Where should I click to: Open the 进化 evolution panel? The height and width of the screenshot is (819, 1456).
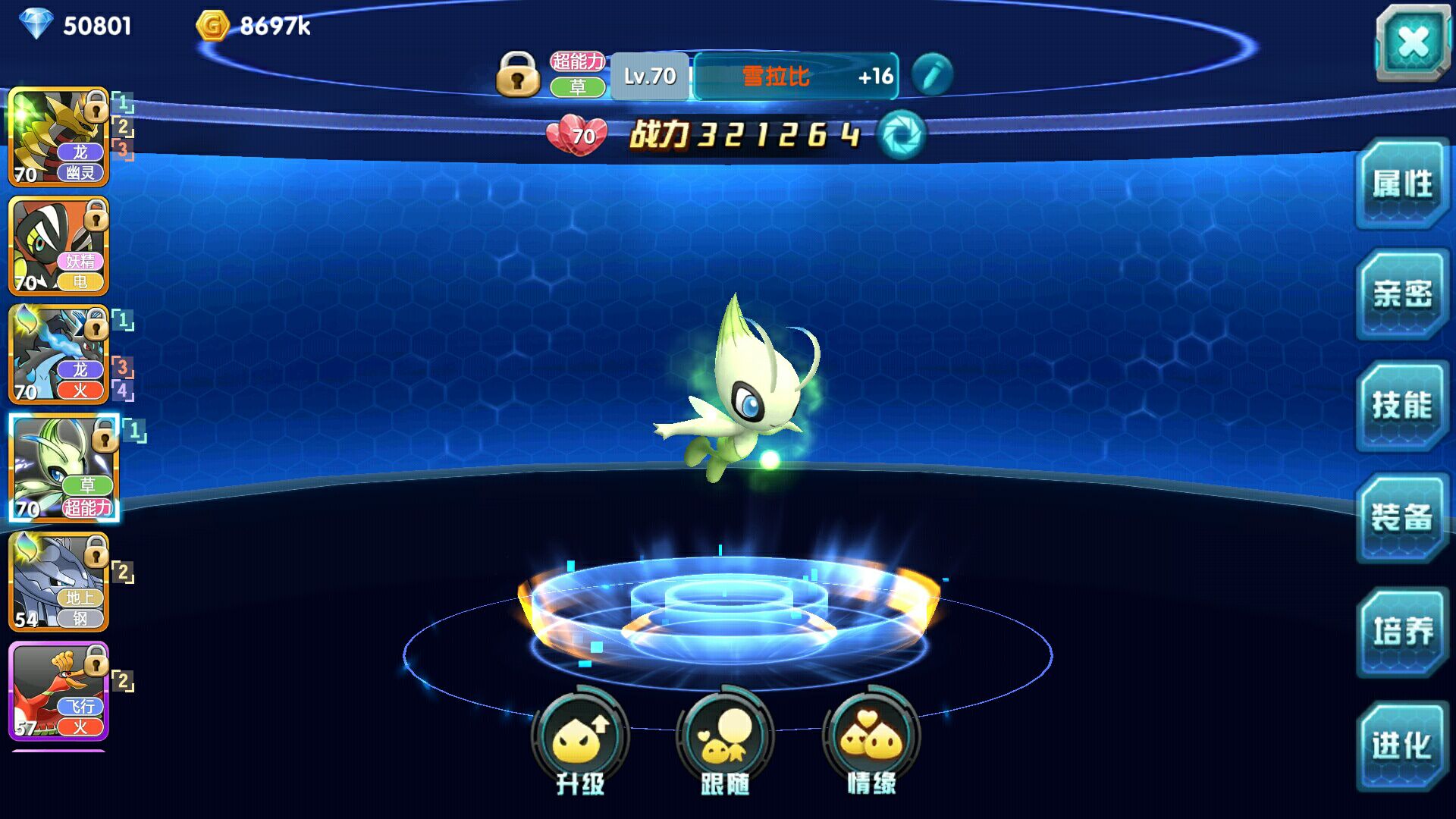pyautogui.click(x=1401, y=745)
